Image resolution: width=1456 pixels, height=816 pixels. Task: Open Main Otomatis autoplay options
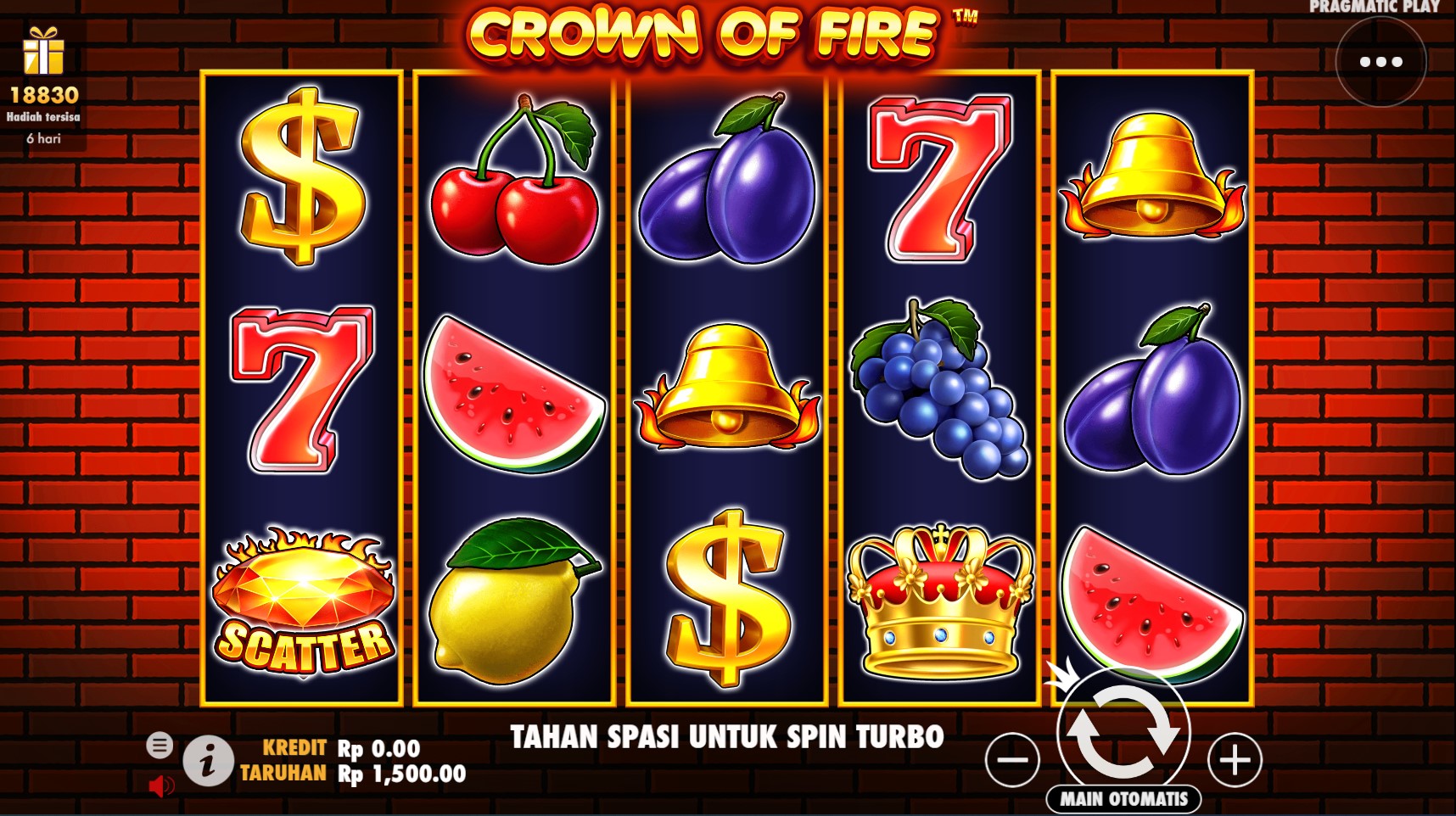pyautogui.click(x=1123, y=799)
